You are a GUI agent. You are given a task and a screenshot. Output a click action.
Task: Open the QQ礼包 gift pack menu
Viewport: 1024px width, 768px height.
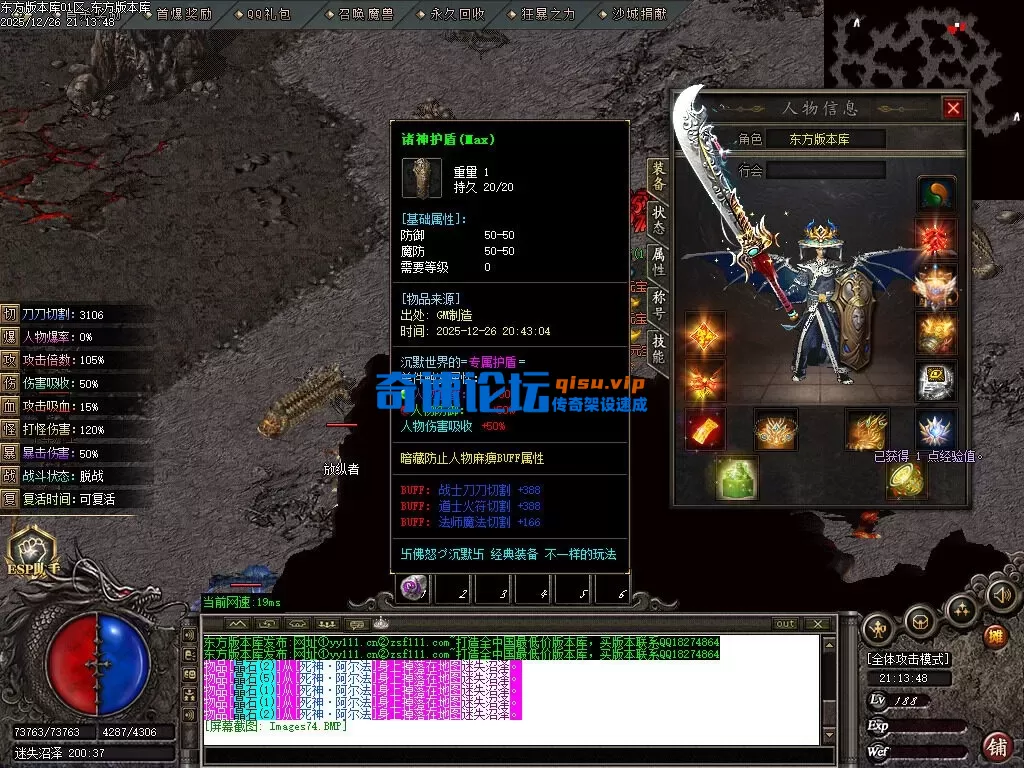[x=269, y=14]
